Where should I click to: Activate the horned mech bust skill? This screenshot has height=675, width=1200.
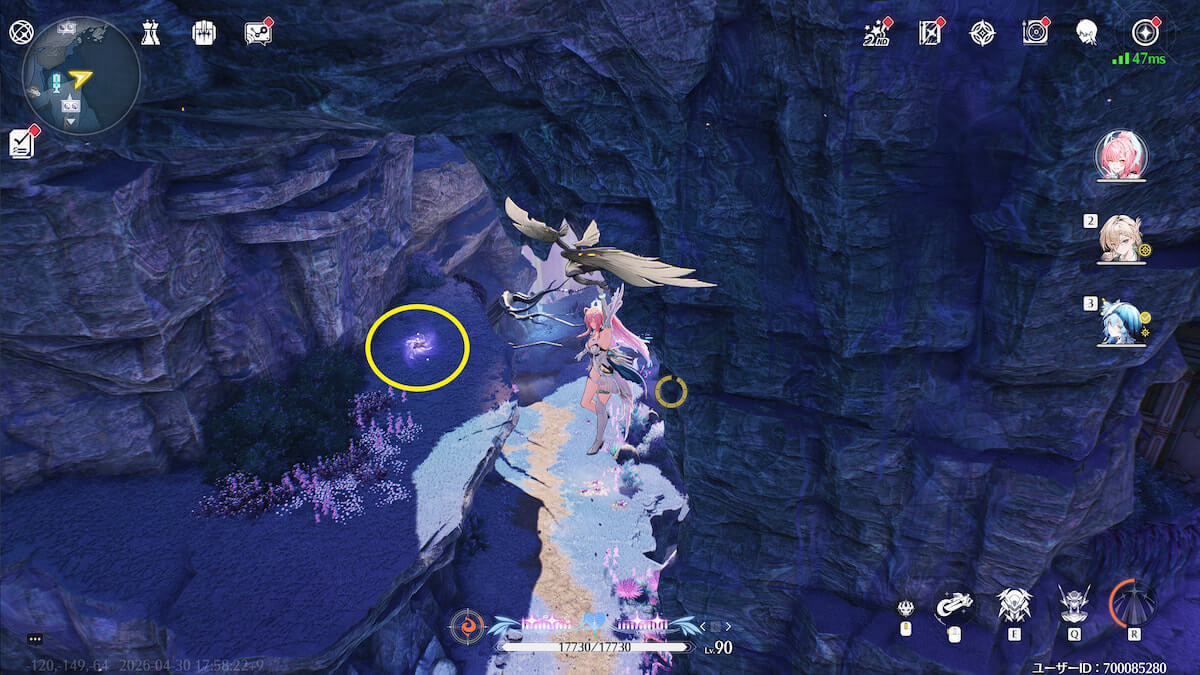(1074, 604)
